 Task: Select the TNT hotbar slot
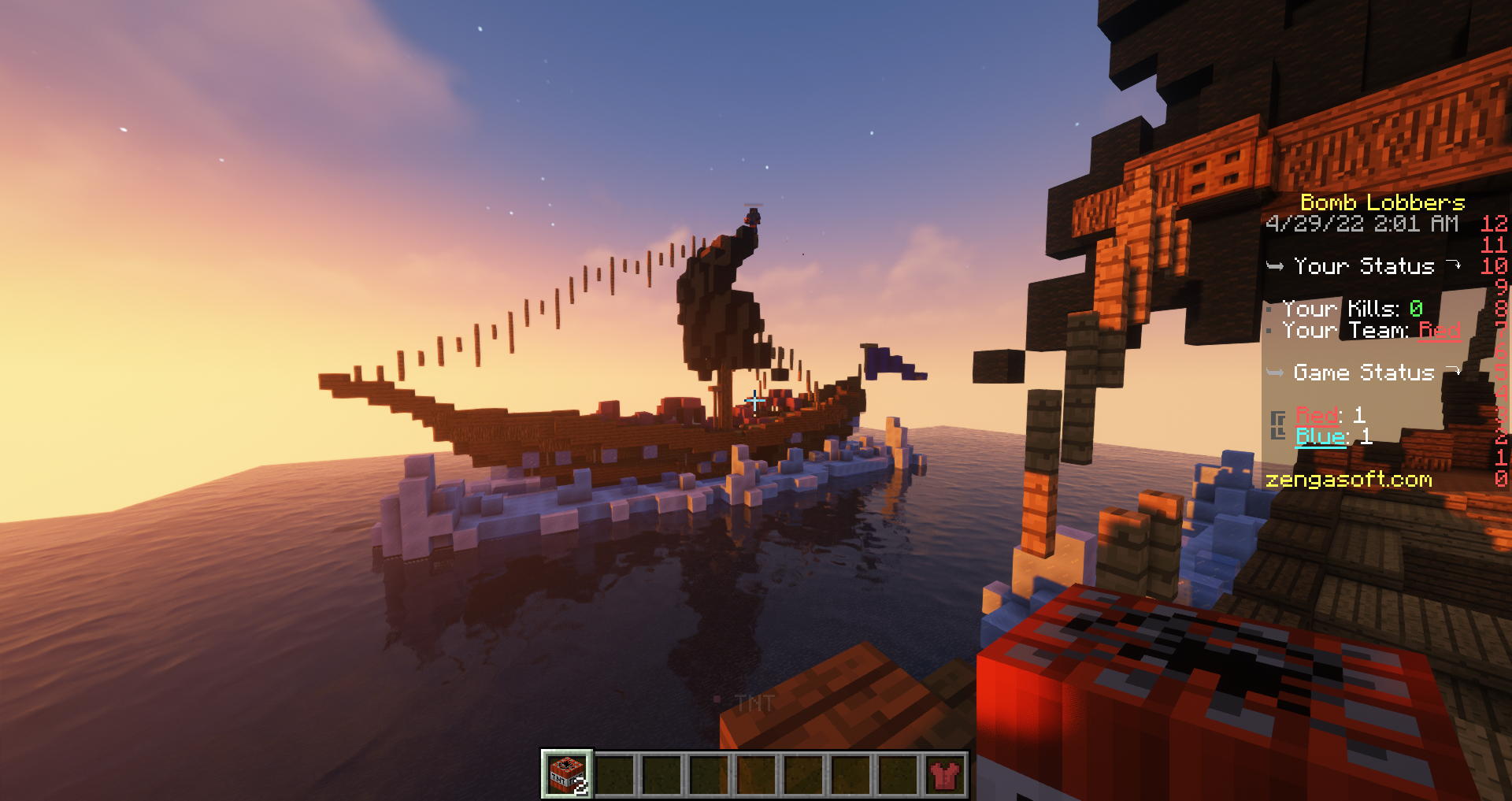coord(566,773)
